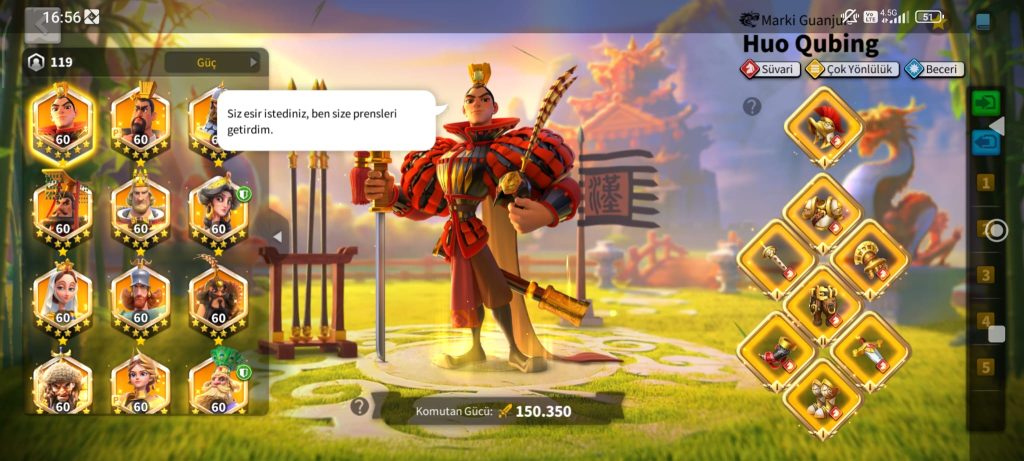Choose equipment preset number 3
1024x461 pixels.
coord(986,275)
